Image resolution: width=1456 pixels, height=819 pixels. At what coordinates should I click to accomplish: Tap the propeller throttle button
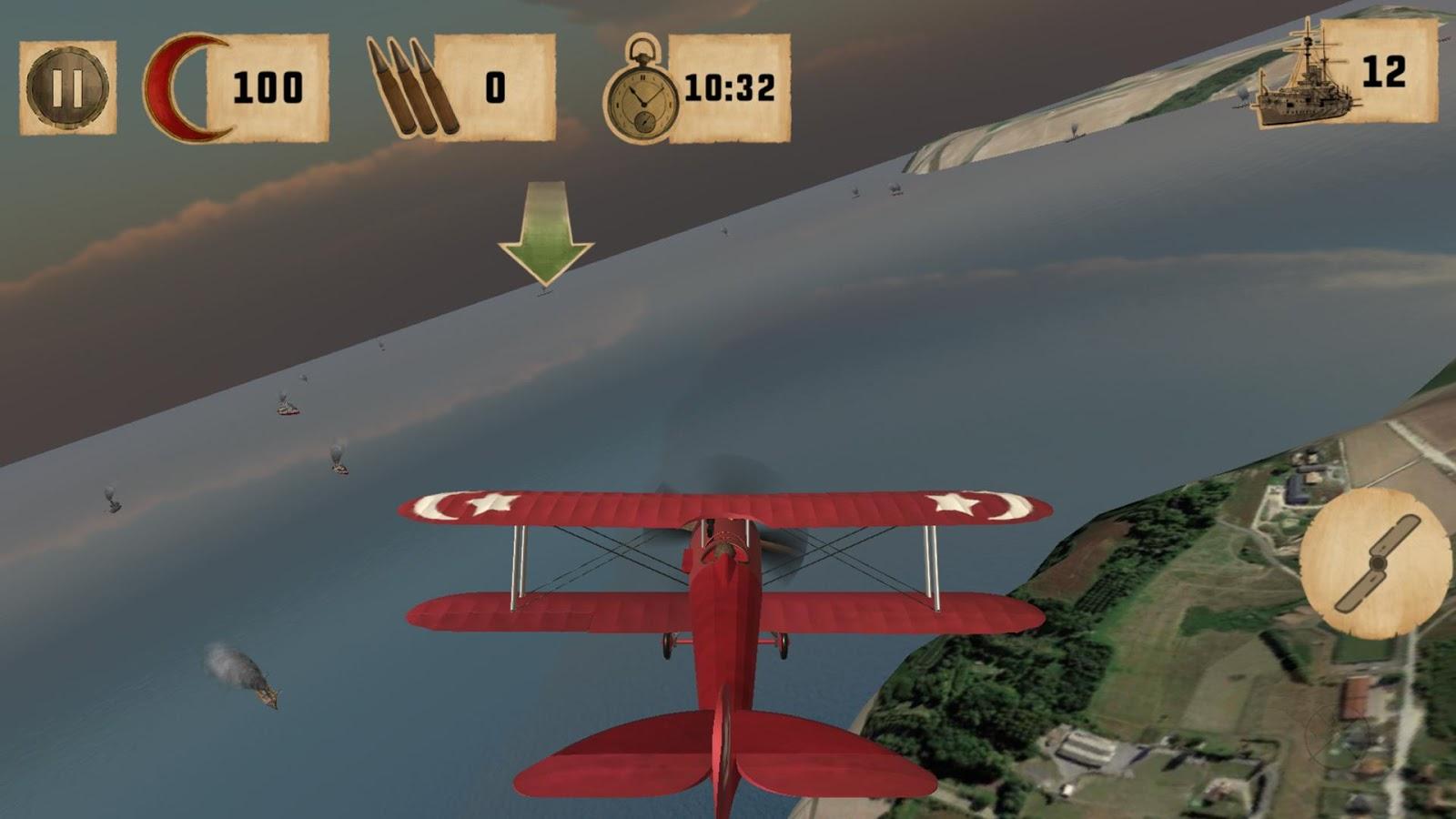tap(1375, 563)
